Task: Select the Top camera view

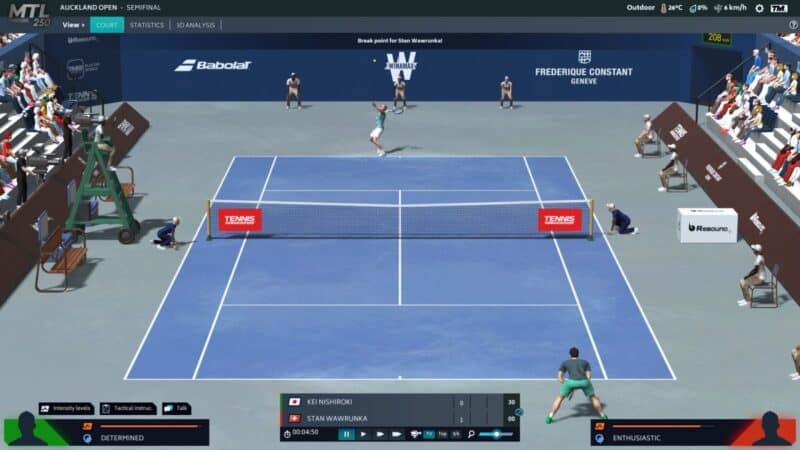Action: 442,434
